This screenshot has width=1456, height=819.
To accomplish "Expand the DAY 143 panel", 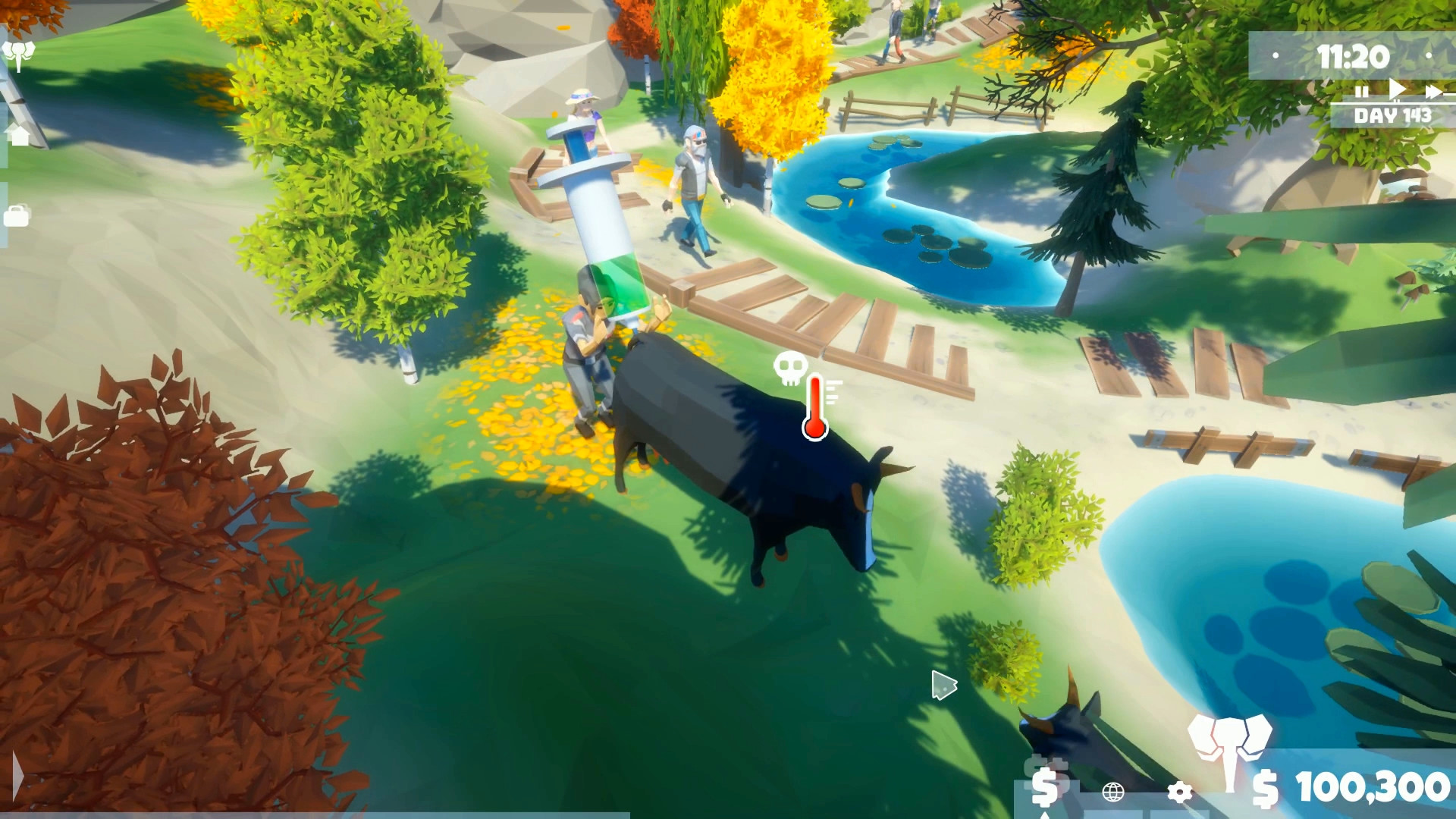I will click(1393, 114).
